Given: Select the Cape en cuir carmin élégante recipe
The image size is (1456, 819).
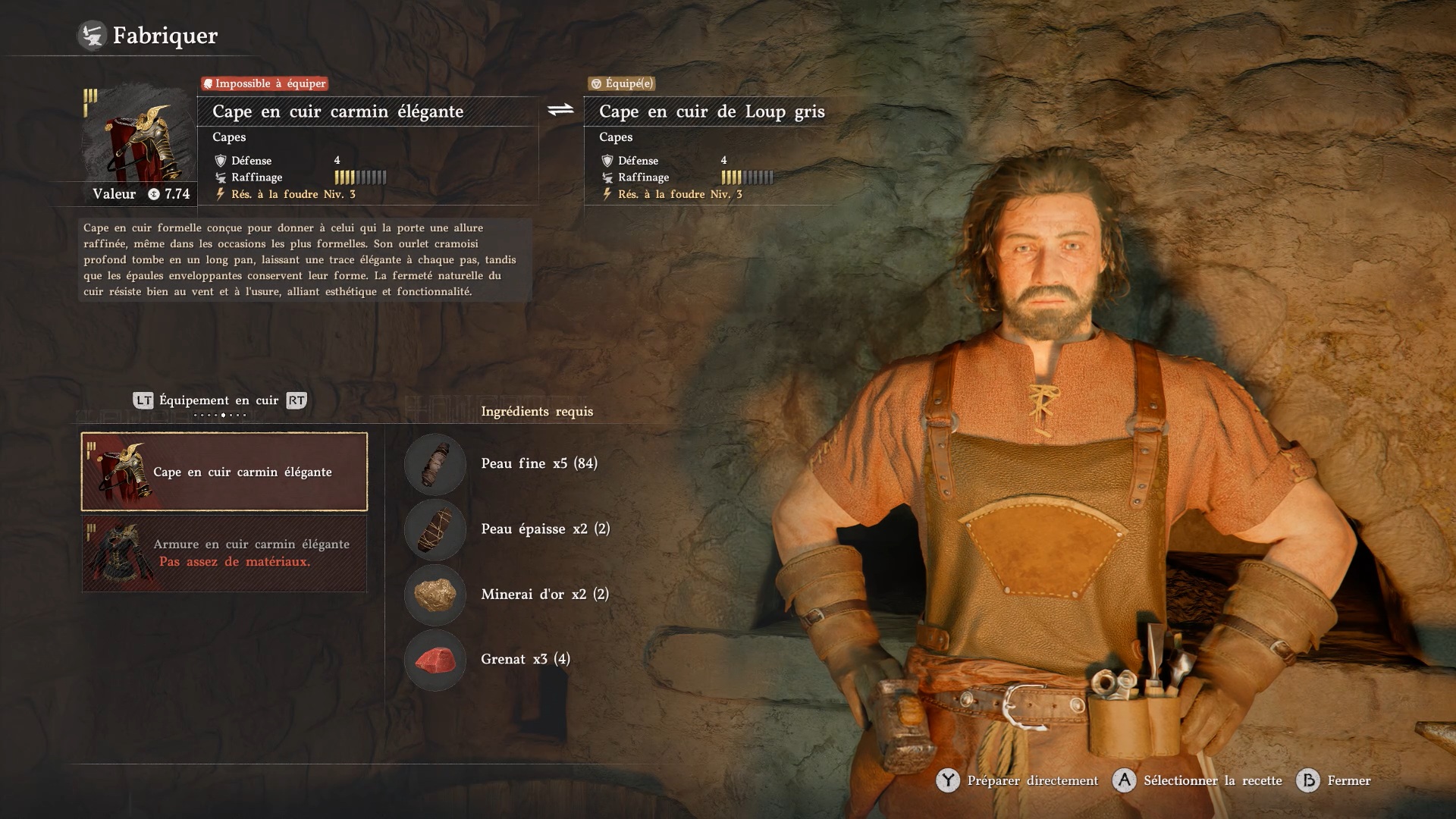Looking at the screenshot, I should click(x=224, y=472).
